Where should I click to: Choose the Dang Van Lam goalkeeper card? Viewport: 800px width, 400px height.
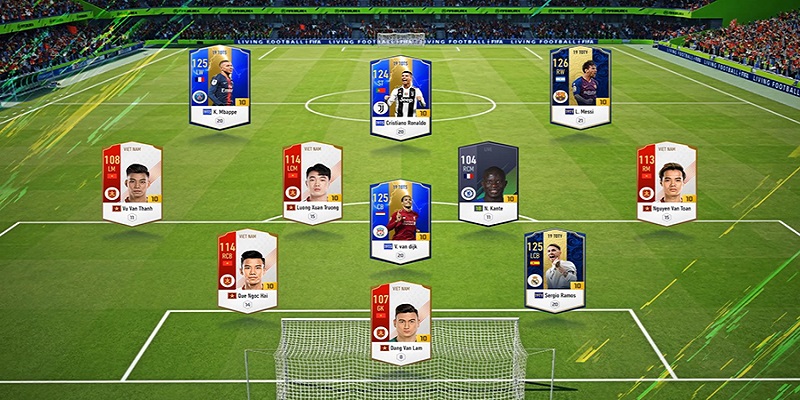(400, 322)
